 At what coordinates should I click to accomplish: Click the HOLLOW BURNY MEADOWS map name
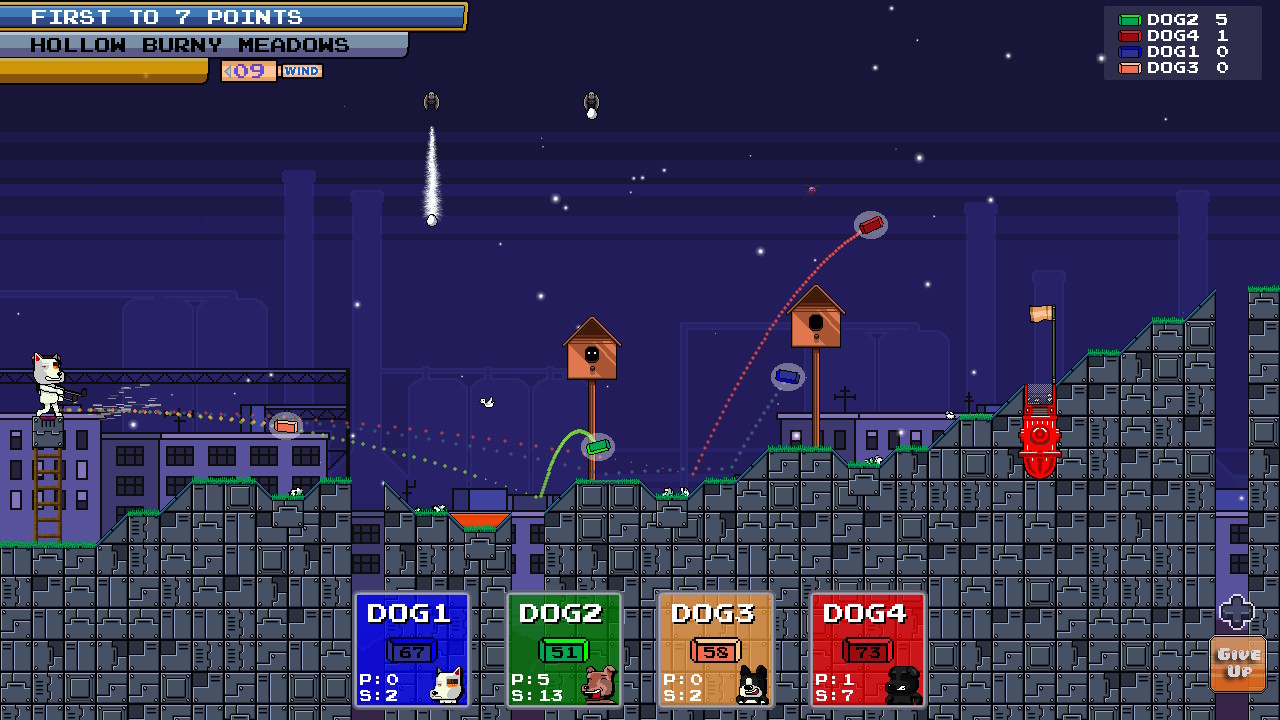click(188, 44)
